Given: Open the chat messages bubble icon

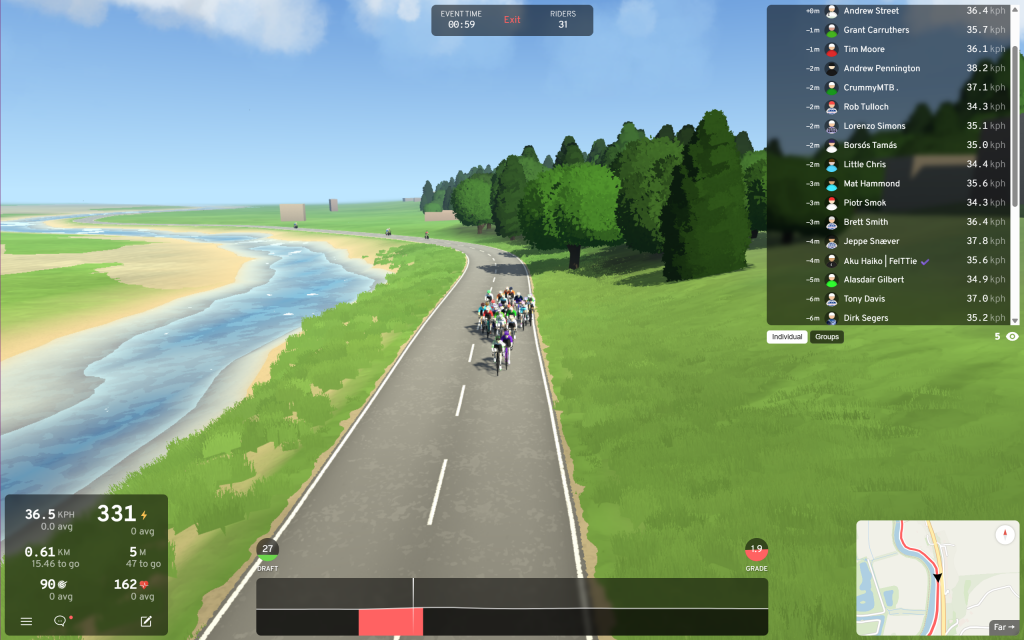Looking at the screenshot, I should pyautogui.click(x=60, y=621).
